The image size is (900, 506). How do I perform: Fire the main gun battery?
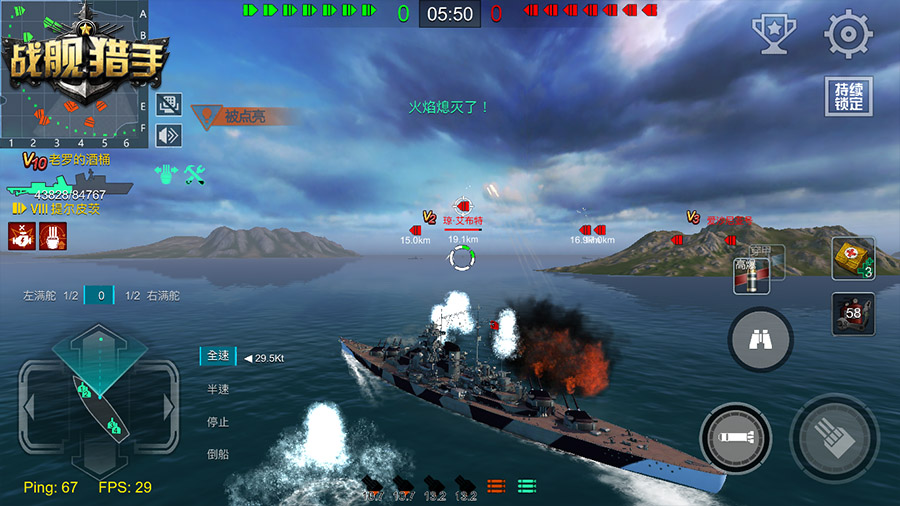click(834, 436)
